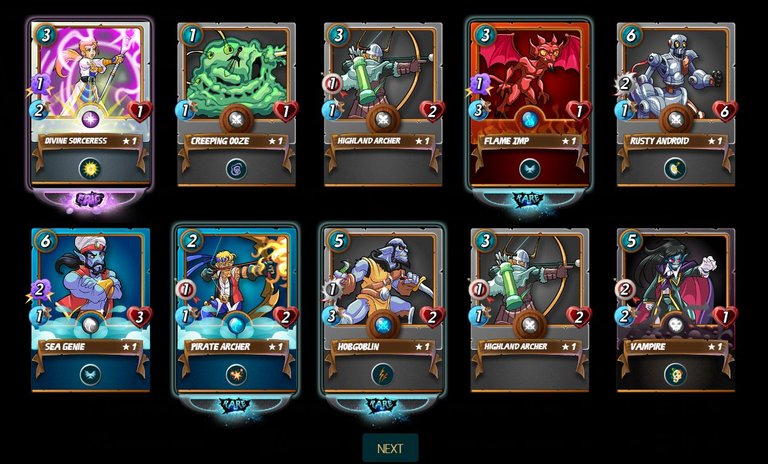Click the NEXT button
The width and height of the screenshot is (768, 464).
pyautogui.click(x=390, y=448)
